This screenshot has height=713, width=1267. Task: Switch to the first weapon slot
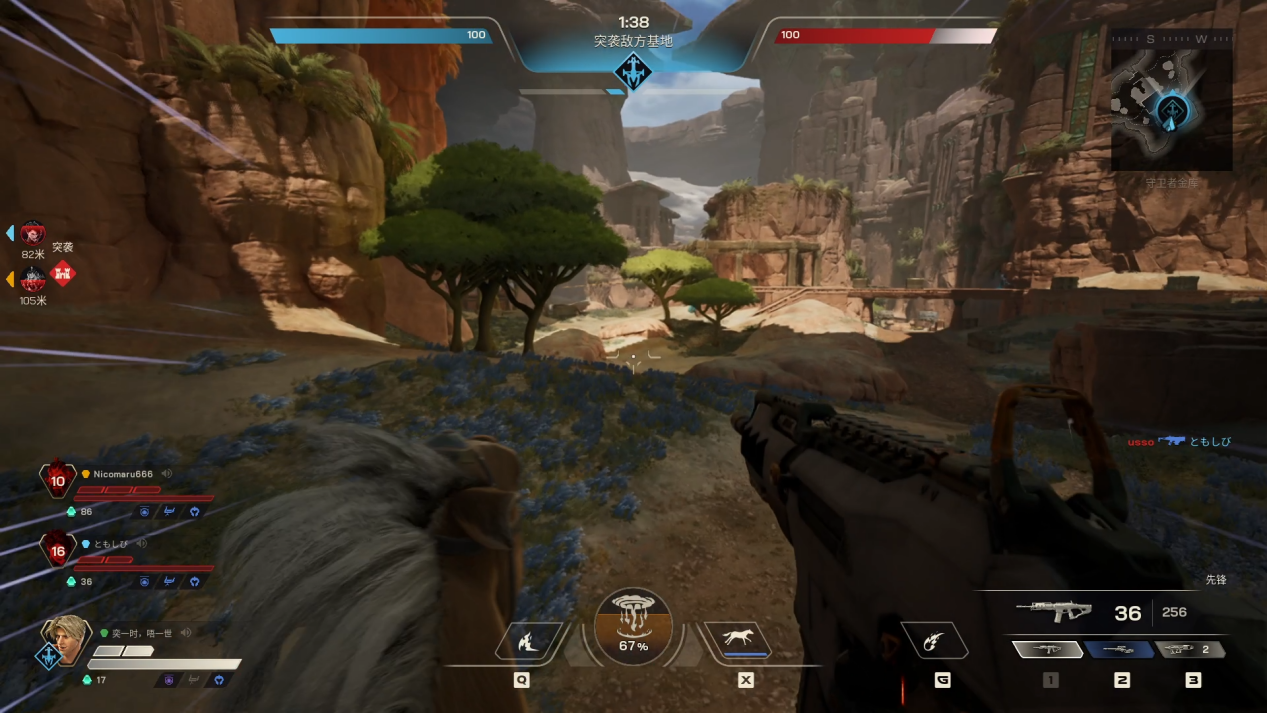1048,650
